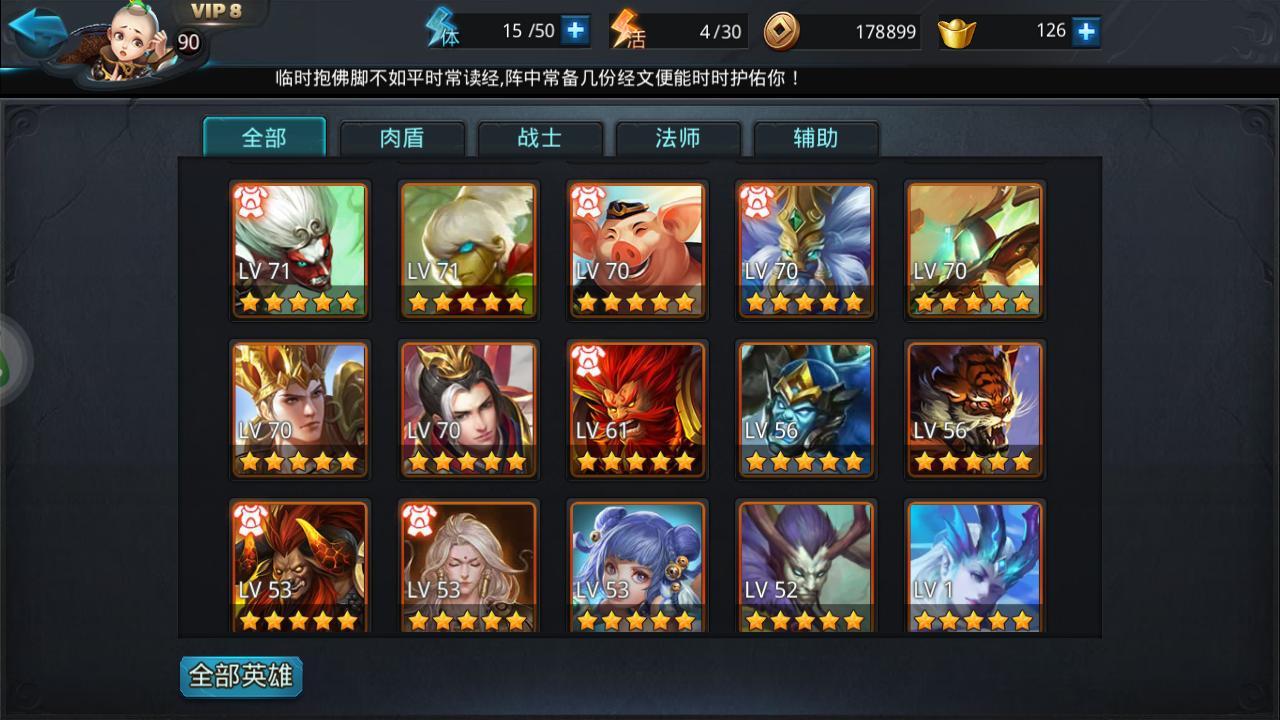Open the LV 1 blue hero portrait
The width and height of the screenshot is (1280, 720).
click(975, 570)
